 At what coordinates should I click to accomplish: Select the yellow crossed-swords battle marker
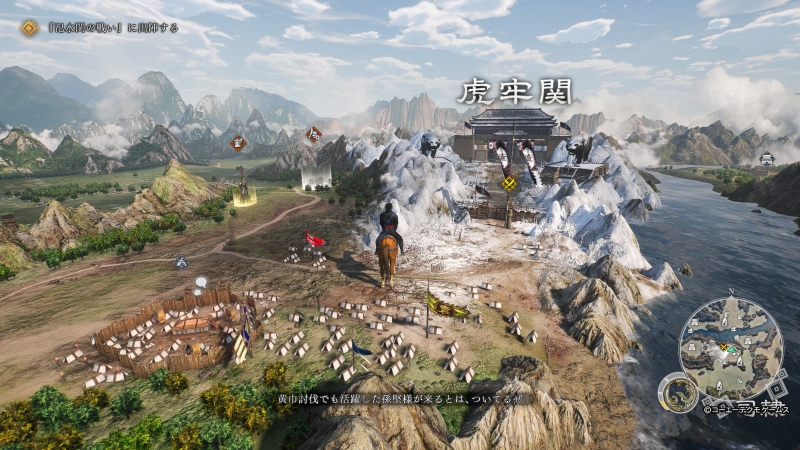(x=509, y=183)
